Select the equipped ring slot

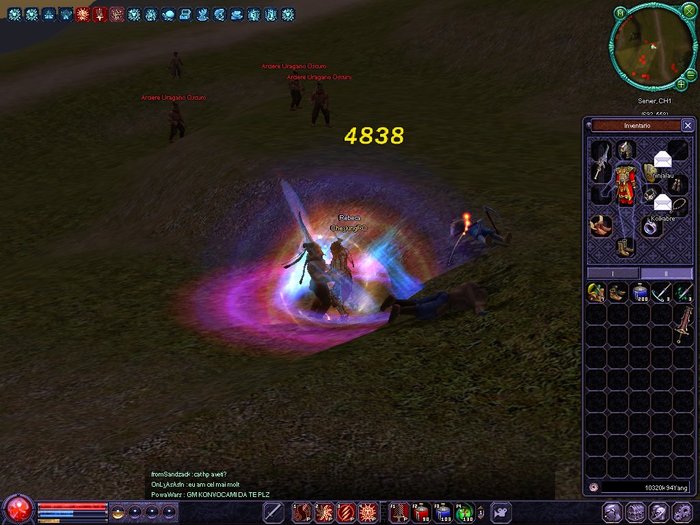(x=651, y=227)
